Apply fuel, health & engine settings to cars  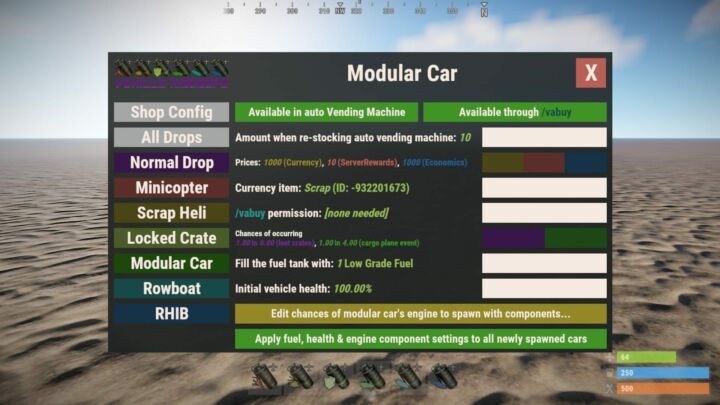420,338
